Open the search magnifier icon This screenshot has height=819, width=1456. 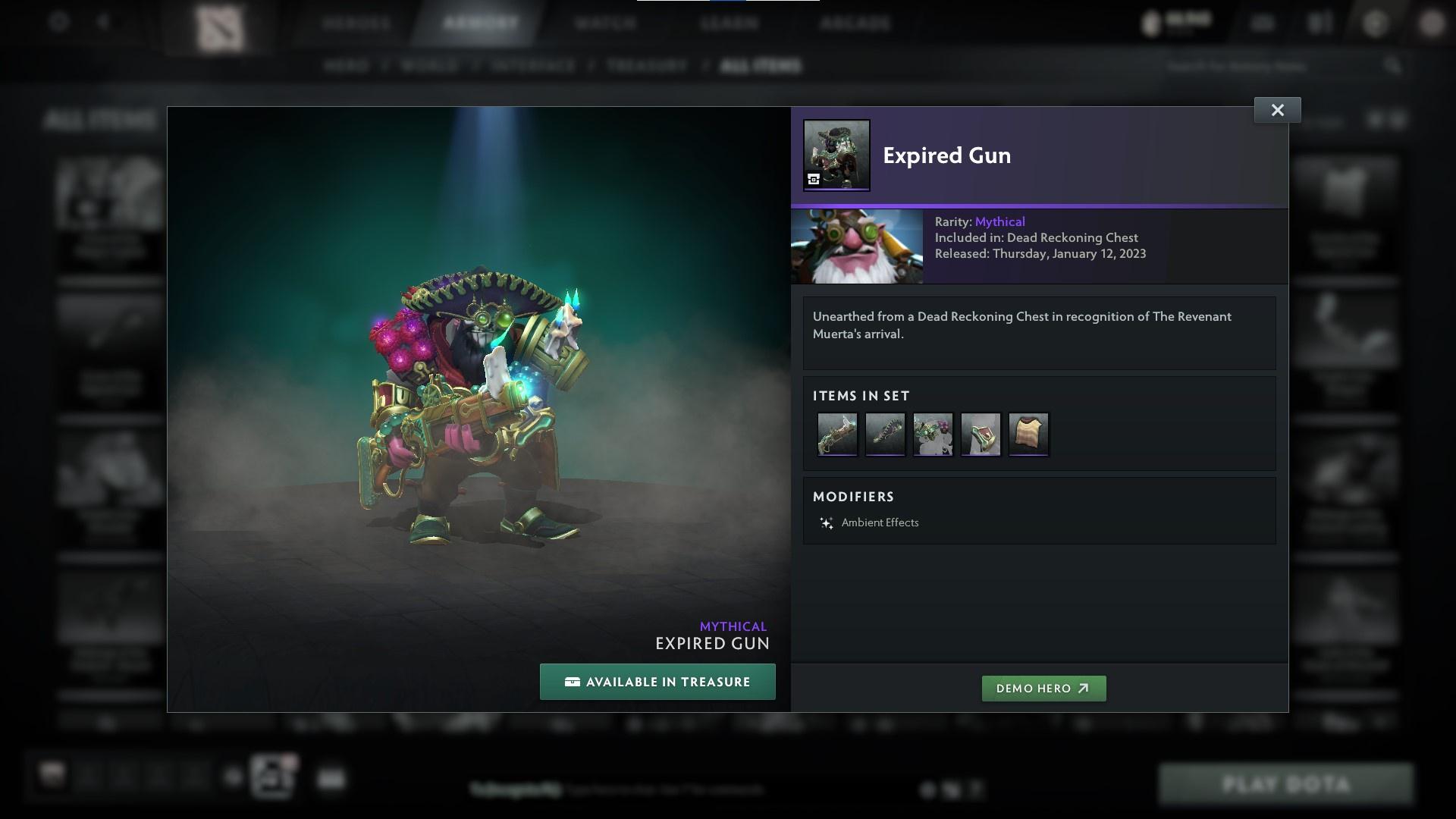1394,66
